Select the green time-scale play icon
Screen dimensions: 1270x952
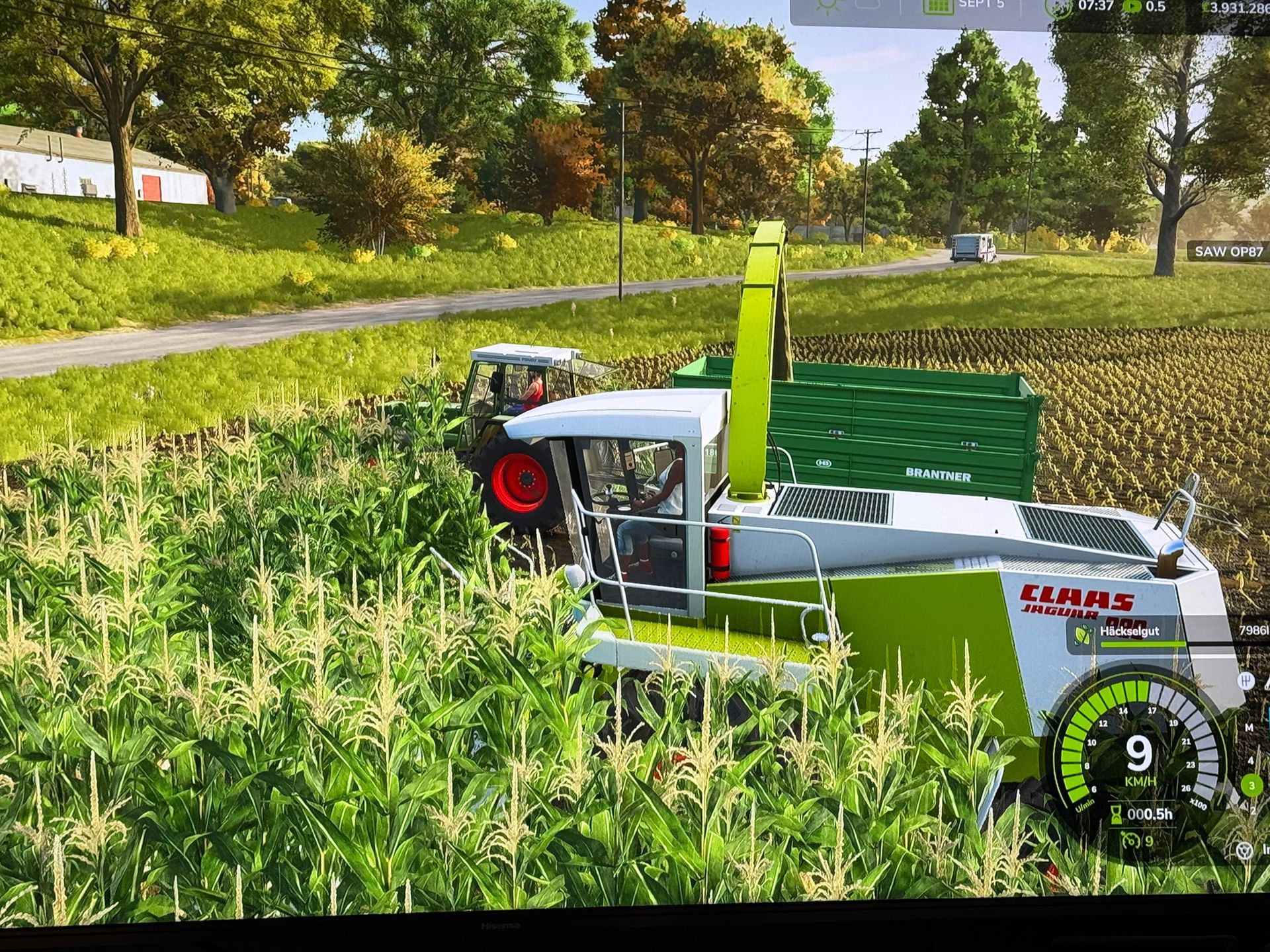point(1132,7)
